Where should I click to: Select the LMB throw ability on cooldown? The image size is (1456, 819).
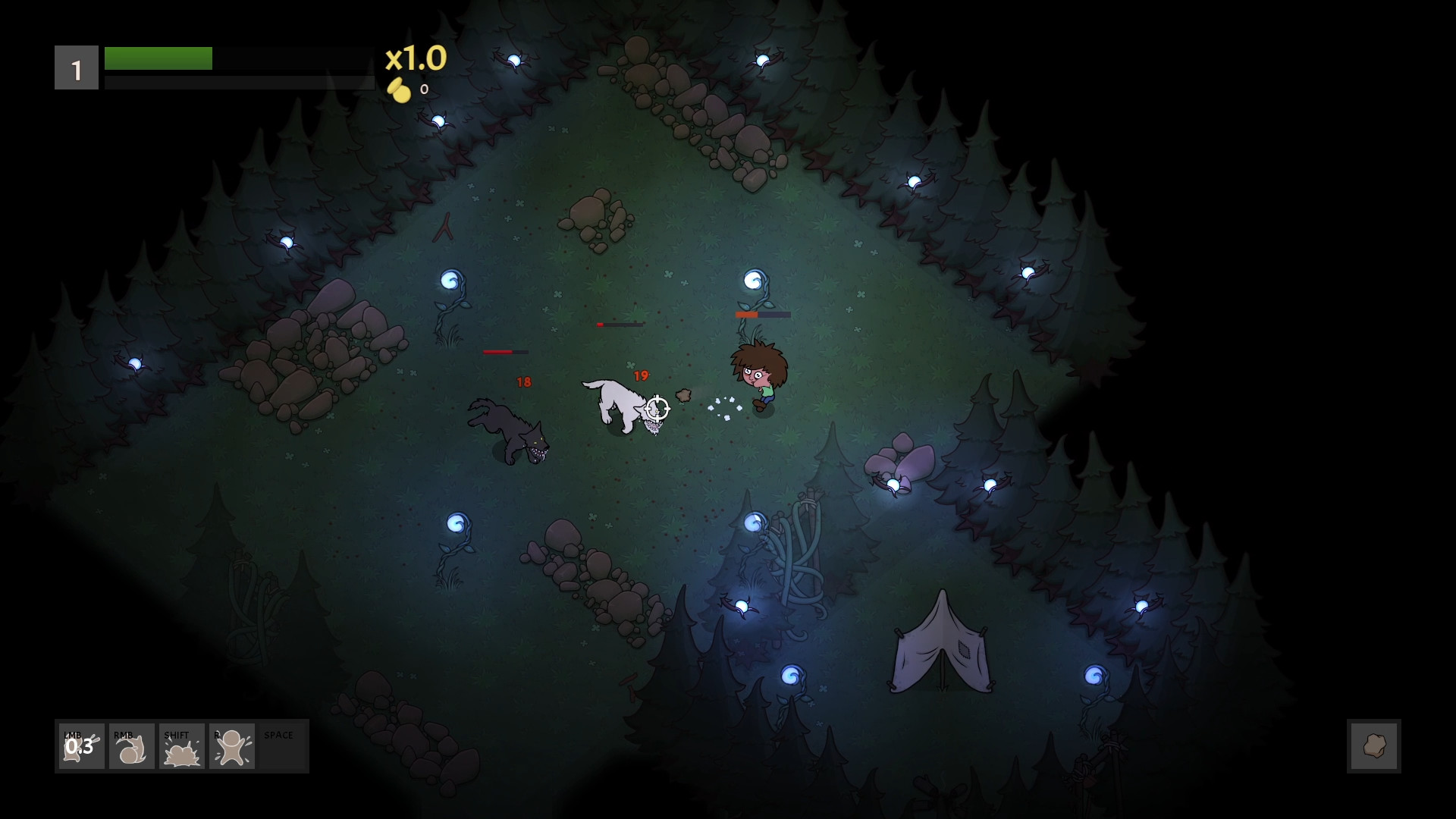(81, 747)
